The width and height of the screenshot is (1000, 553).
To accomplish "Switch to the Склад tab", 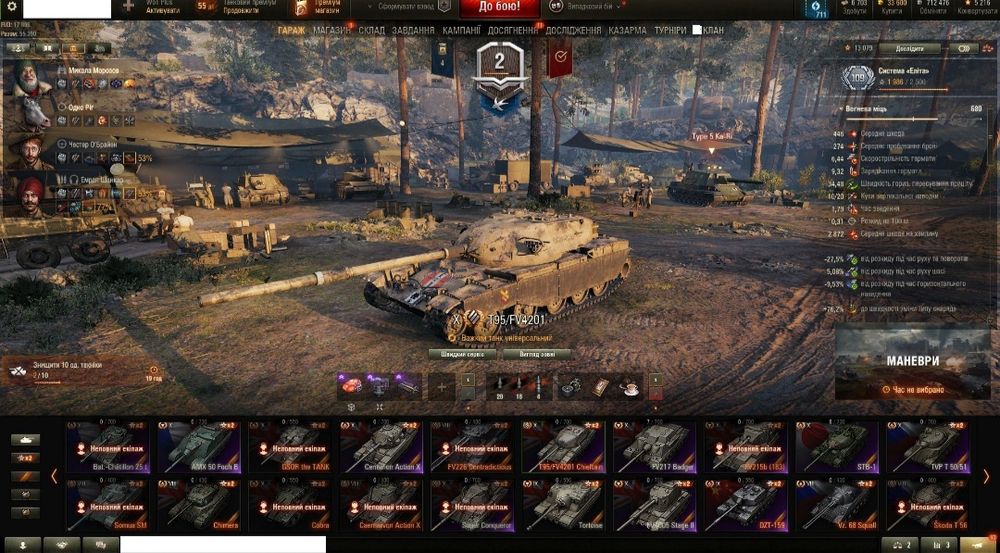I will tap(371, 31).
